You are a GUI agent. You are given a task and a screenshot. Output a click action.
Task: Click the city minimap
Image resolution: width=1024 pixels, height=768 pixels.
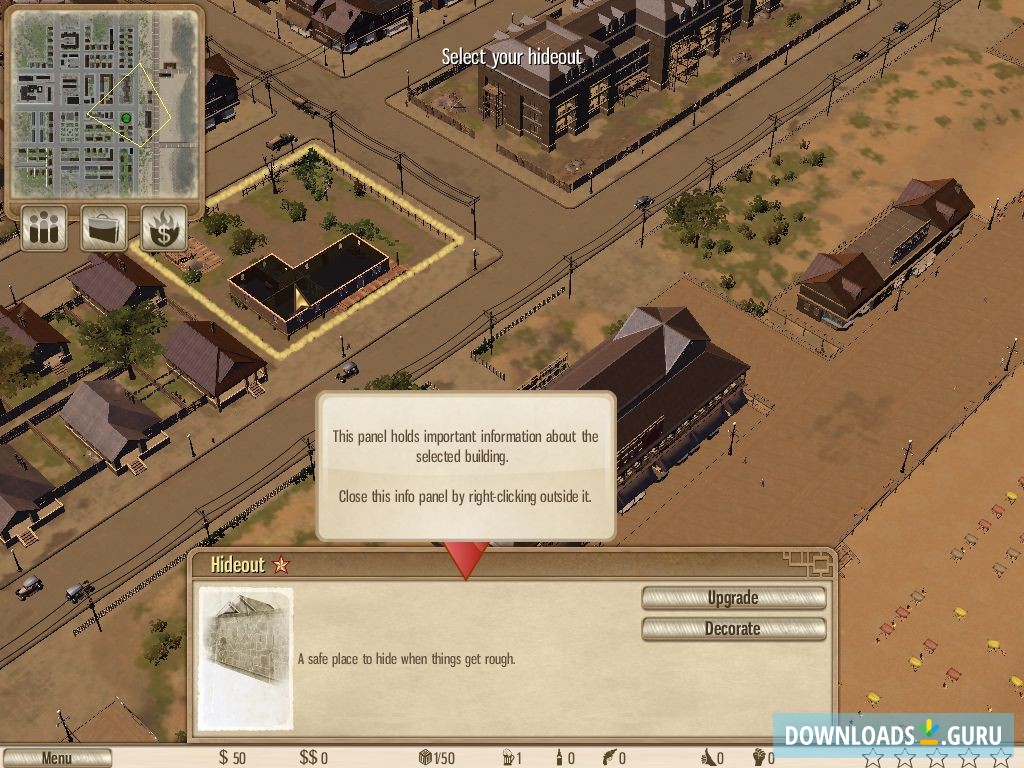click(x=104, y=103)
